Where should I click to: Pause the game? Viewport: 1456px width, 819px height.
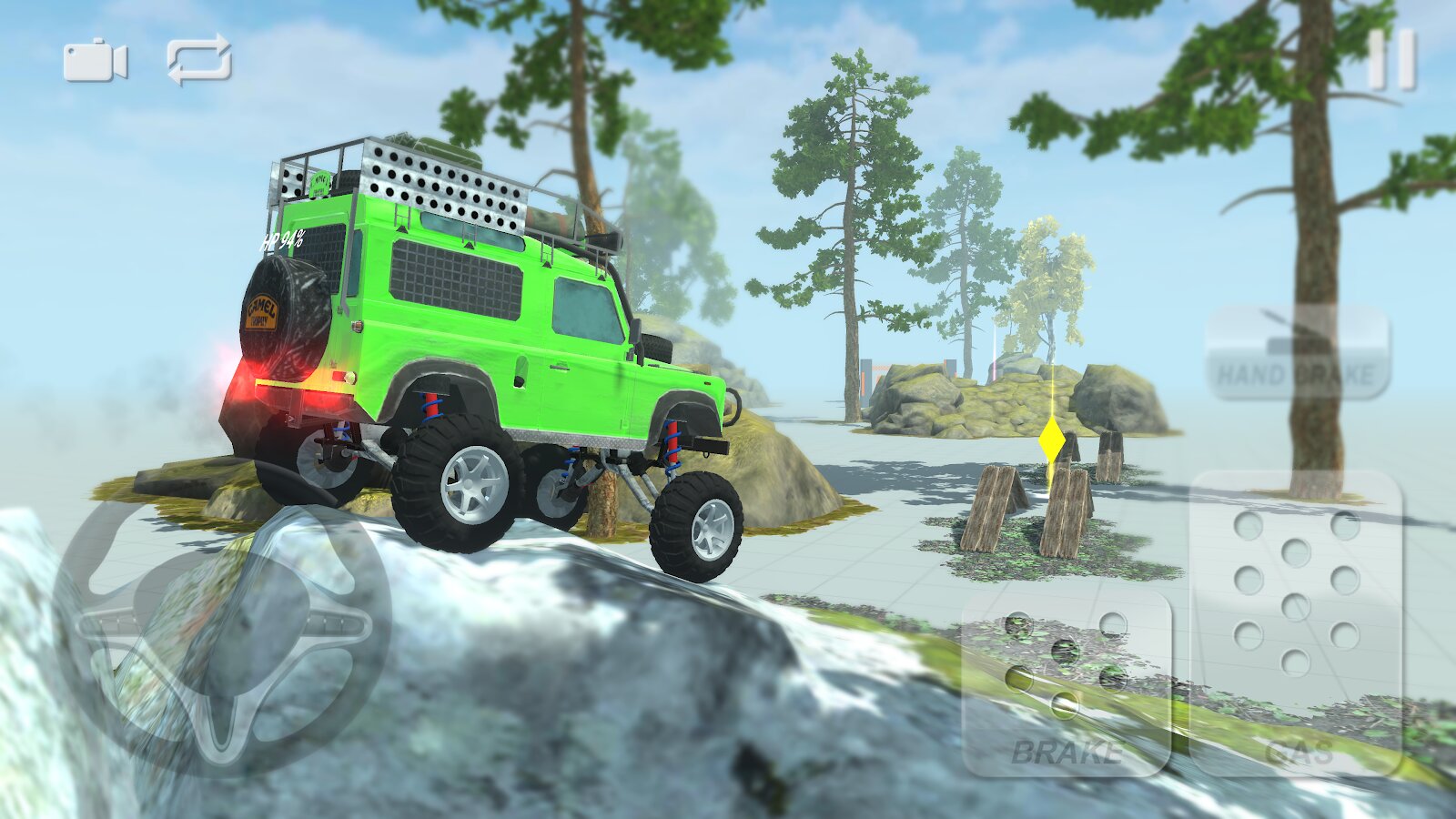tap(1392, 60)
